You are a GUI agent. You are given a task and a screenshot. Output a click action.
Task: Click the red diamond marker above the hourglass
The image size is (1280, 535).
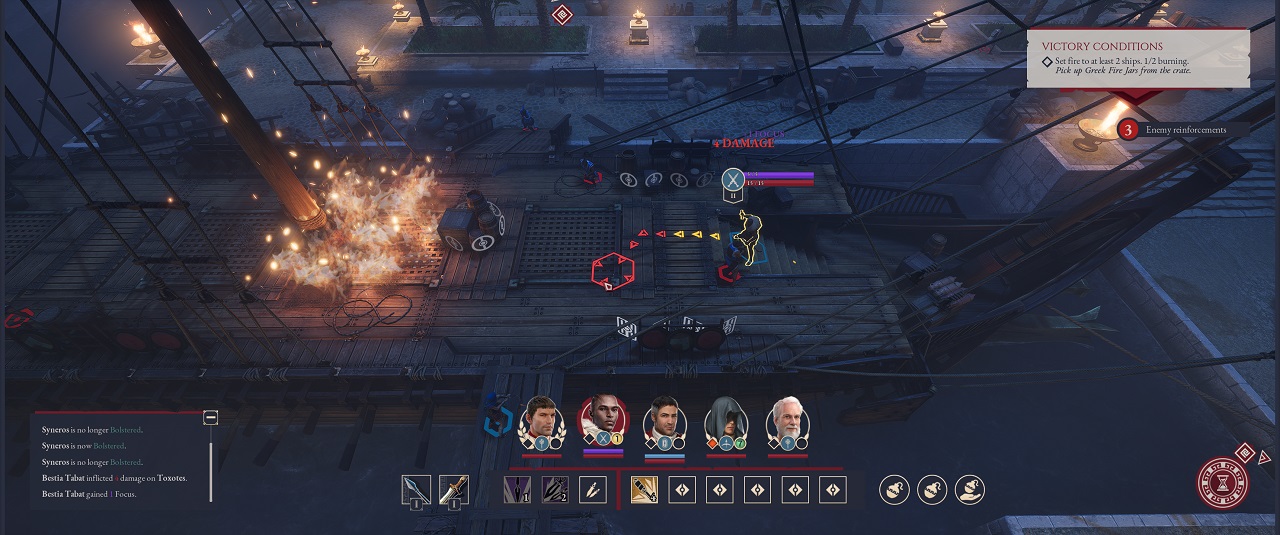(1245, 453)
